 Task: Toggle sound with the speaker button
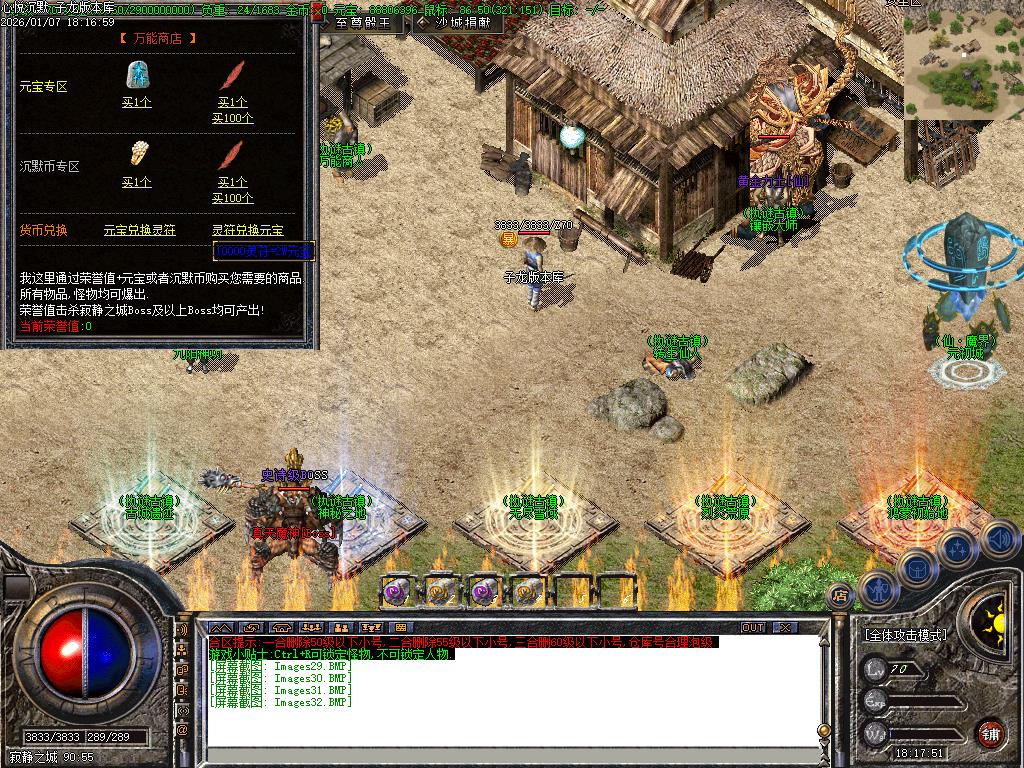(999, 539)
